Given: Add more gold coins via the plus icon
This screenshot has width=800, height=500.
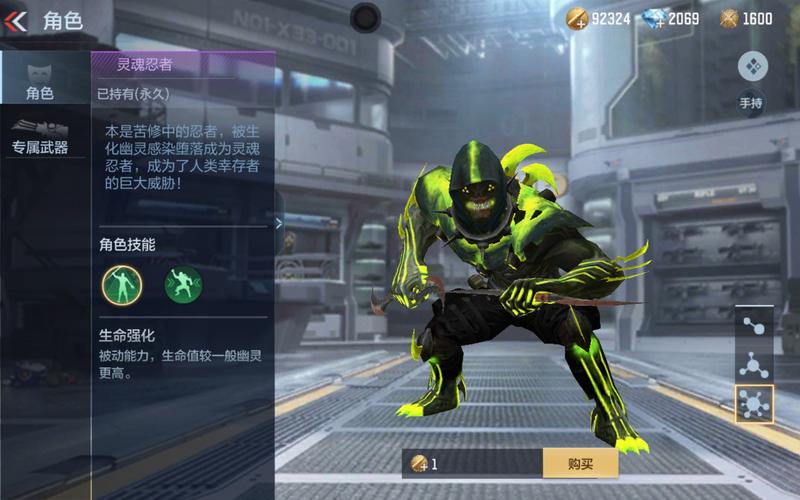Looking at the screenshot, I should pyautogui.click(x=578, y=19).
